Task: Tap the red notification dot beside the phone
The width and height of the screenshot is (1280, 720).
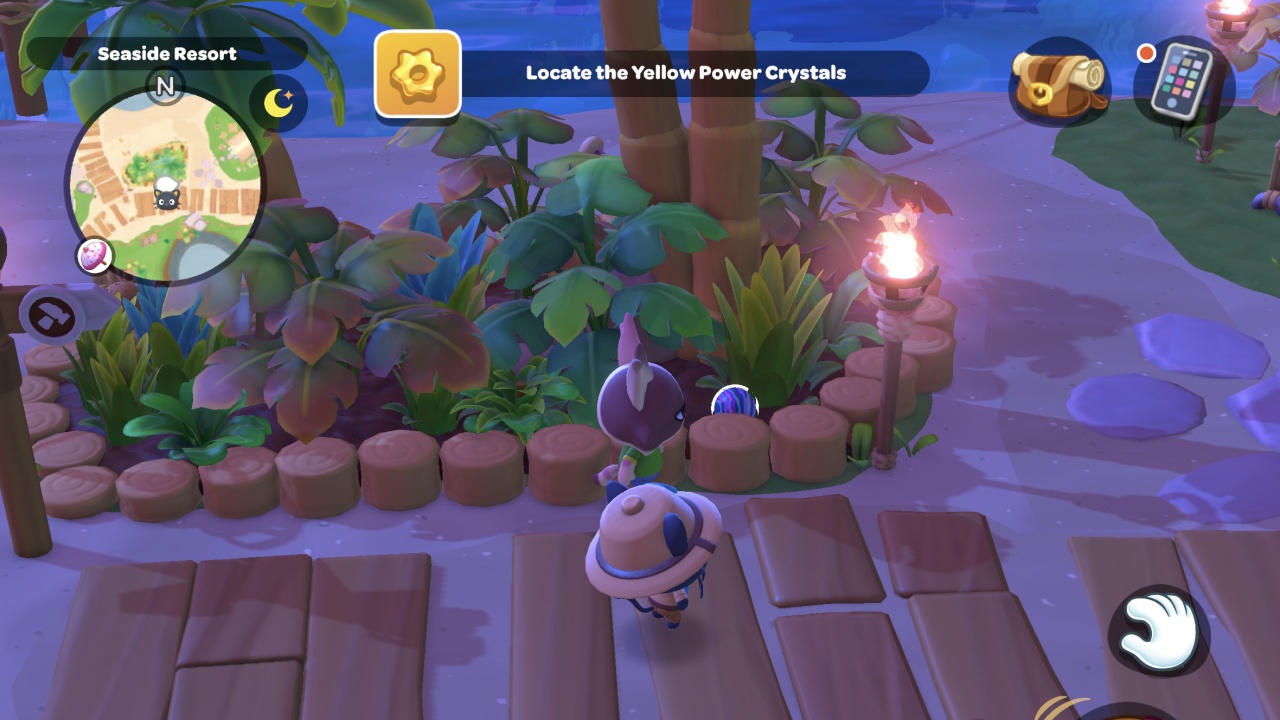Action: pos(1145,55)
